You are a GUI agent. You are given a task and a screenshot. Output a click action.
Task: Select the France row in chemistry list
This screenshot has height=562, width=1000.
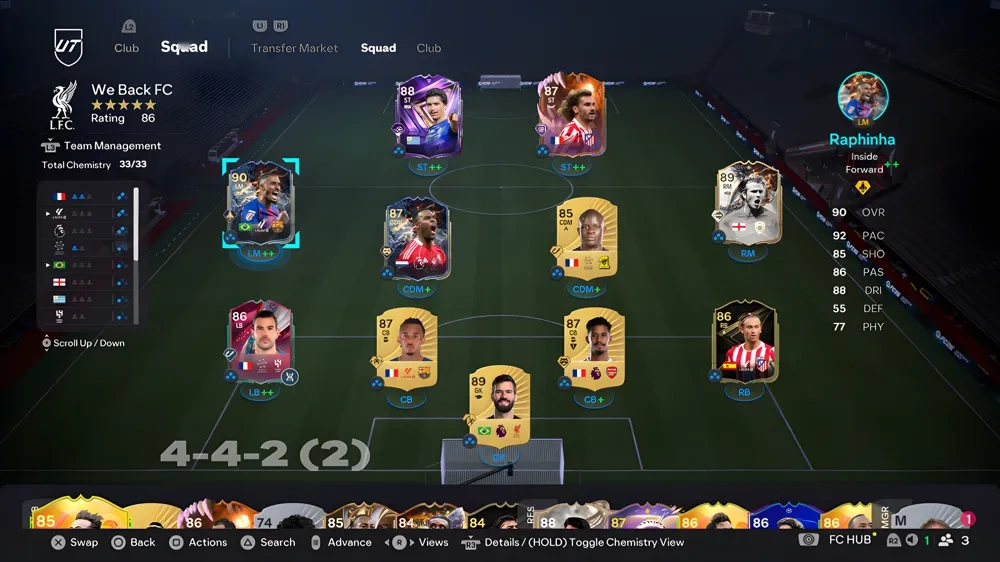pyautogui.click(x=87, y=197)
